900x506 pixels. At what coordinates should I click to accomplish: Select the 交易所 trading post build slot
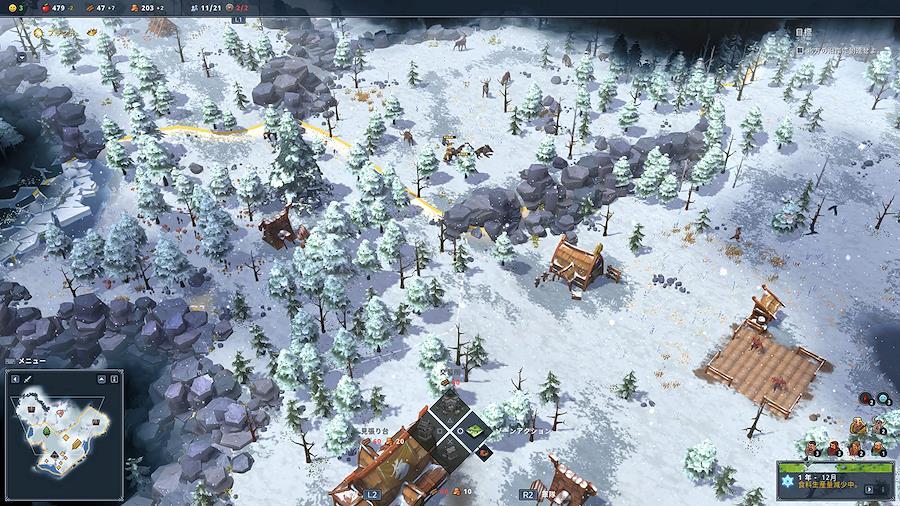pos(450,406)
